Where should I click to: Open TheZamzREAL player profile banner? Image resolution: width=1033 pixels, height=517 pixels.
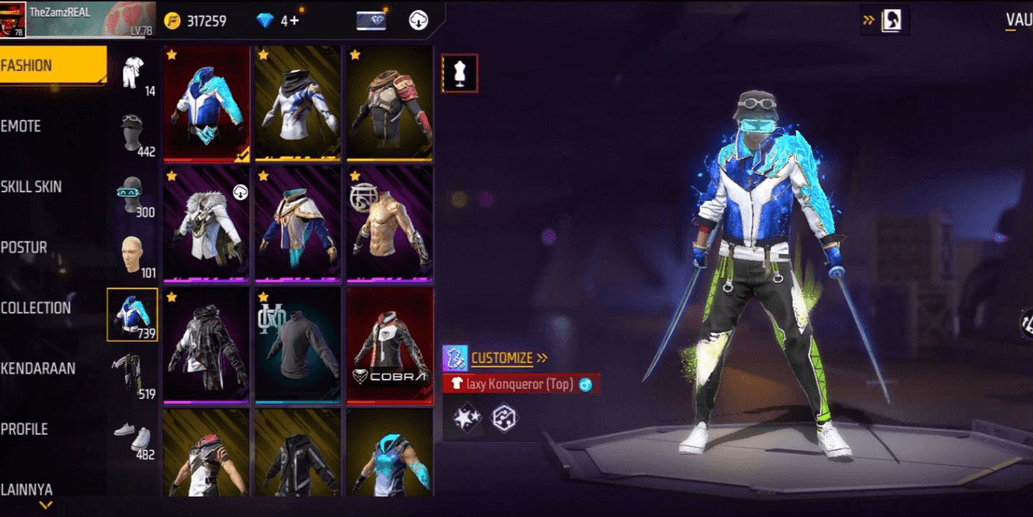coord(76,19)
